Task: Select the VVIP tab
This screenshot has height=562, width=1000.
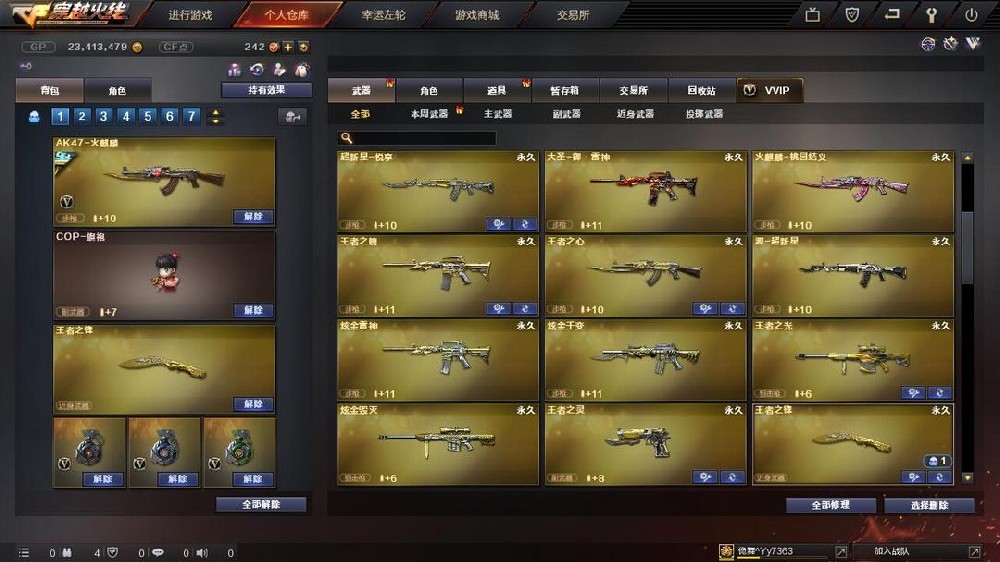Action: [768, 91]
